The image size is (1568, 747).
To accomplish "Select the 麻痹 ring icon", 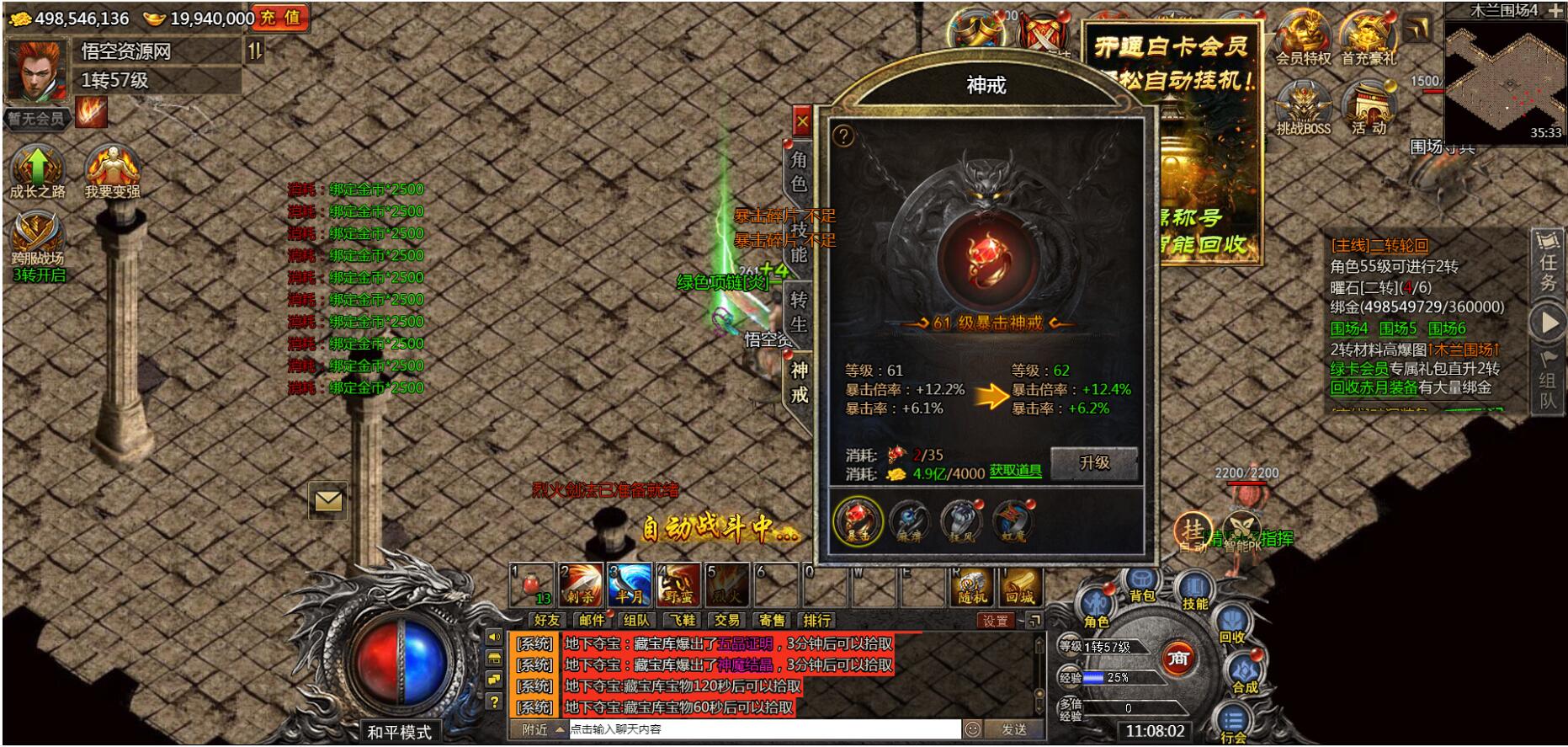I will pyautogui.click(x=910, y=520).
